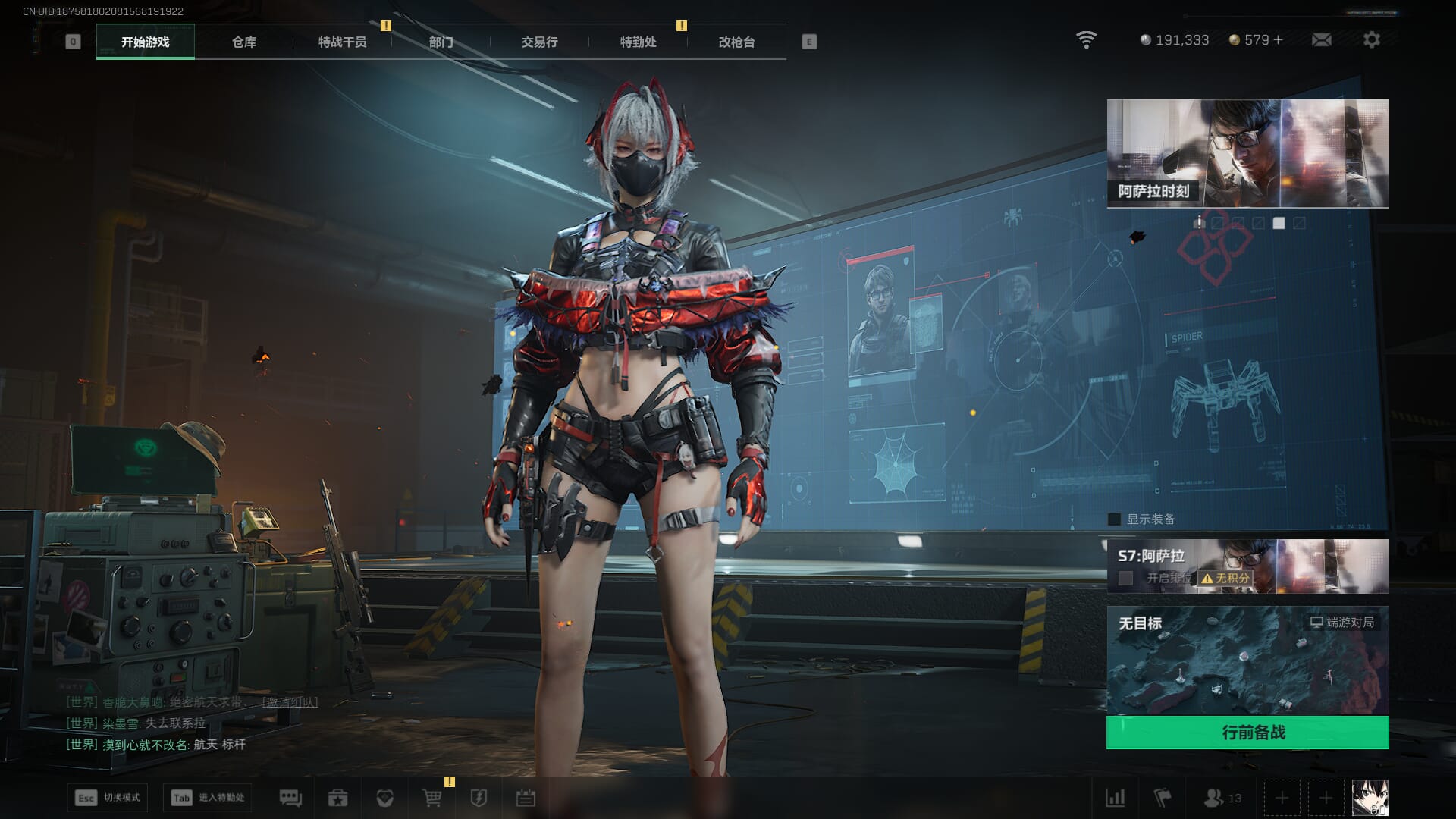Open the gear settings icon
Screen dimensions: 1456x819
coord(1372,39)
